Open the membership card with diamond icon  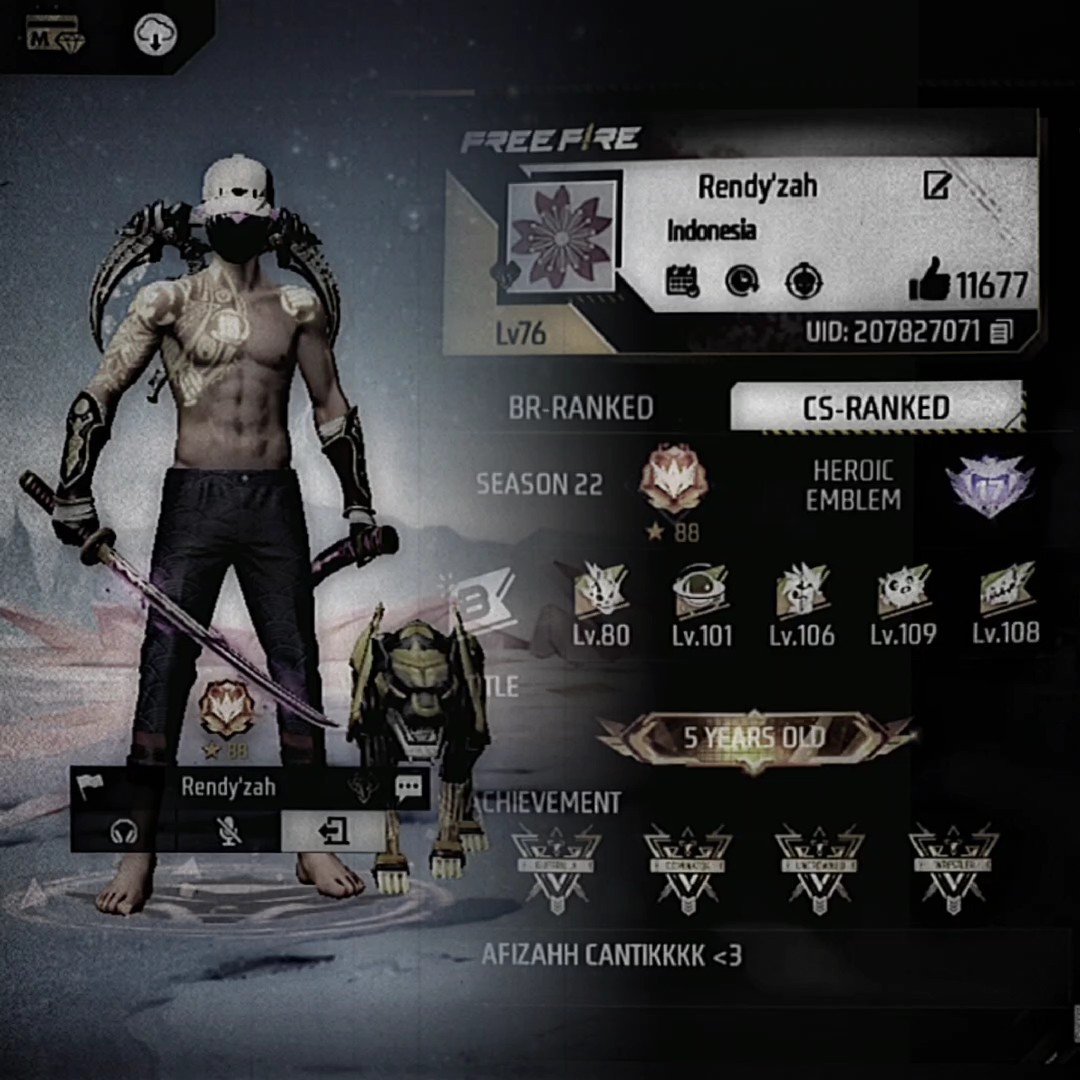(x=57, y=38)
